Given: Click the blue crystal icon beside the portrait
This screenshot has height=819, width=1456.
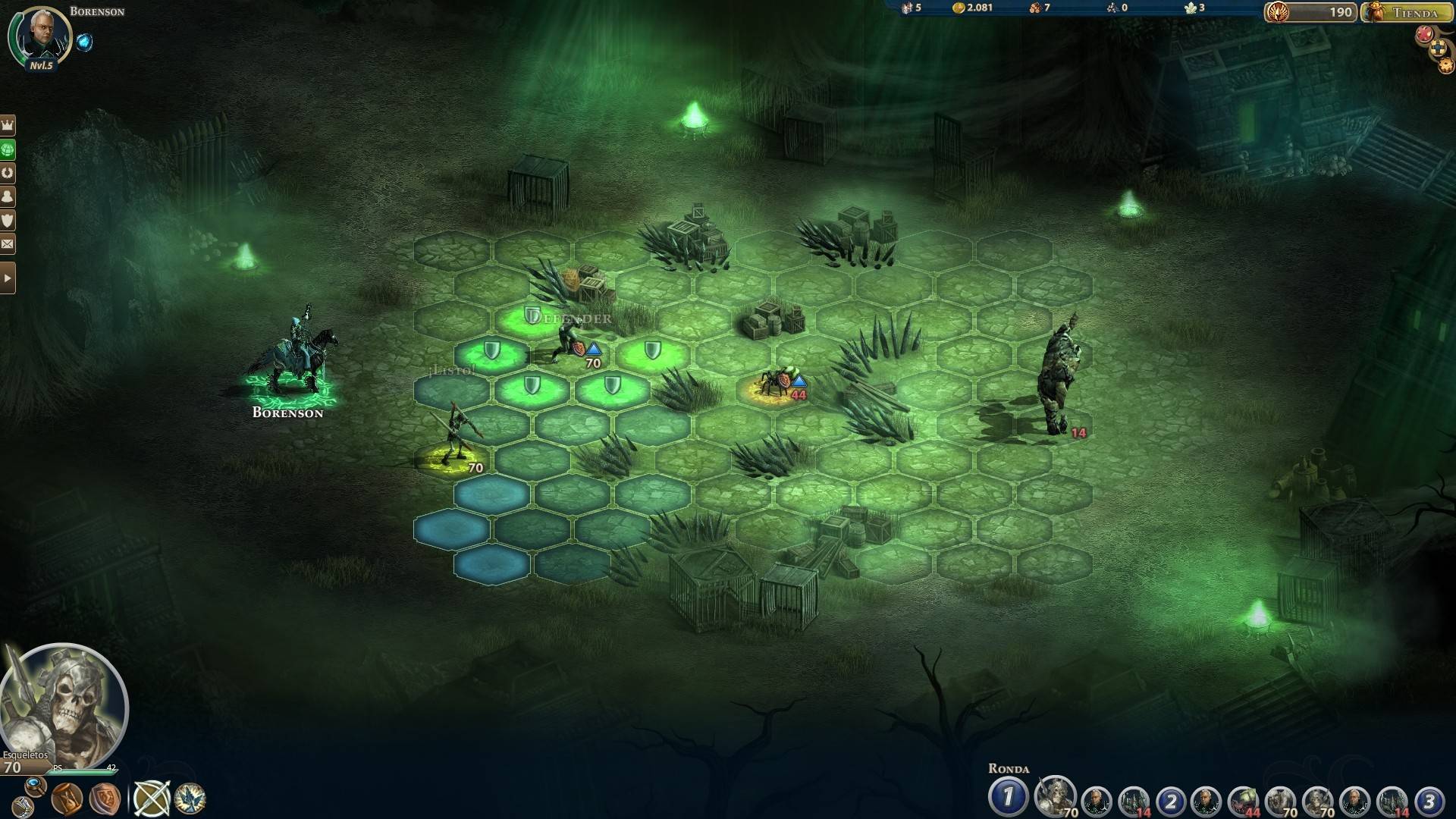Looking at the screenshot, I should (84, 42).
